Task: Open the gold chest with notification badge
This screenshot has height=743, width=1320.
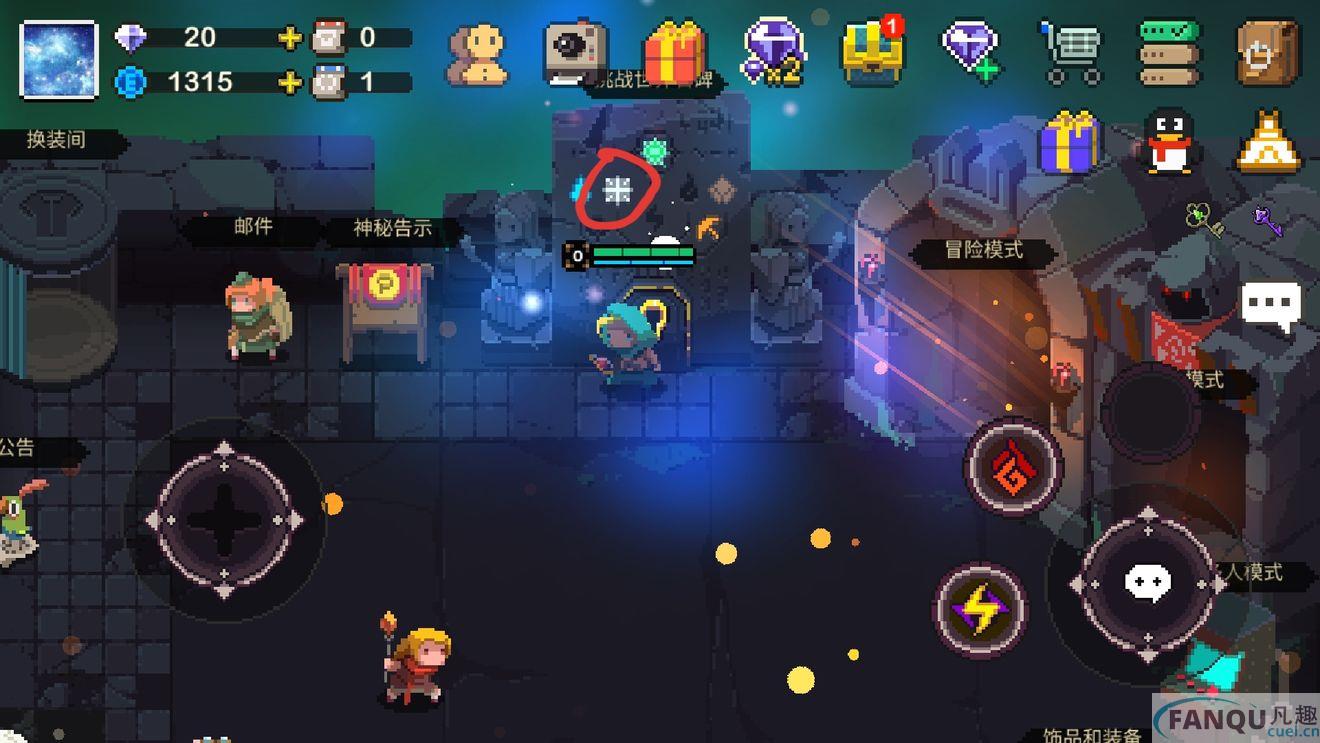Action: pyautogui.click(x=872, y=51)
